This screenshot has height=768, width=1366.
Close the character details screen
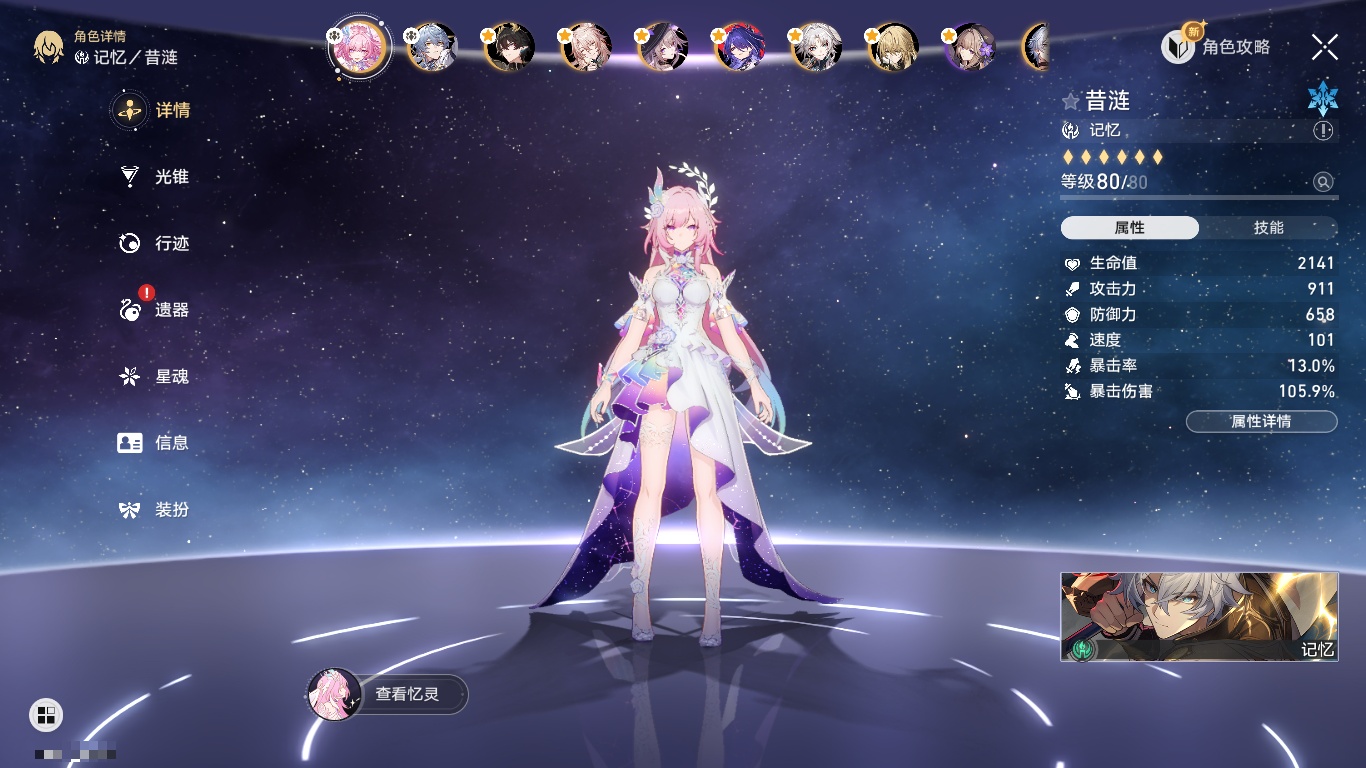point(1324,46)
